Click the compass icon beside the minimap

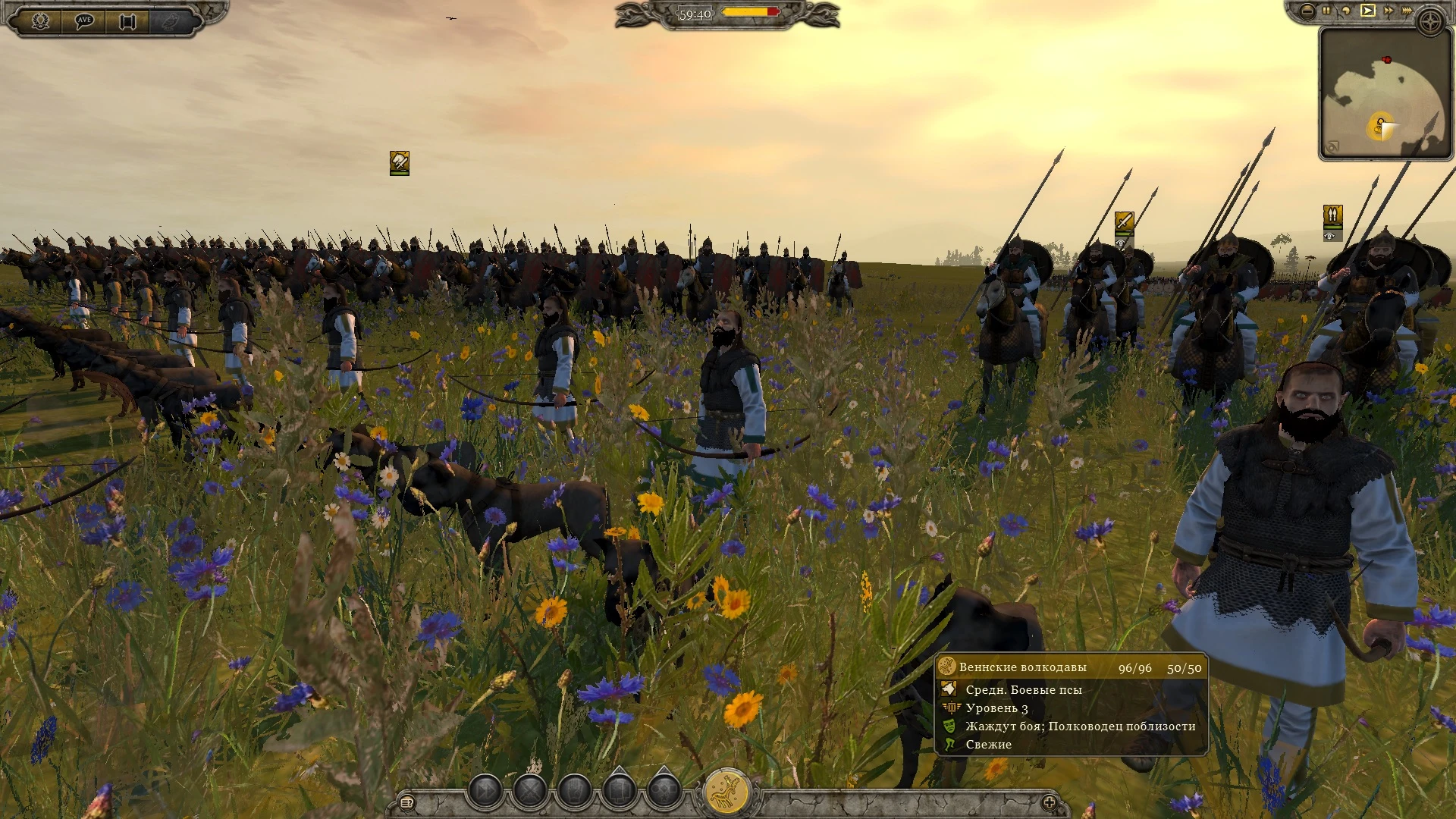click(1430, 21)
